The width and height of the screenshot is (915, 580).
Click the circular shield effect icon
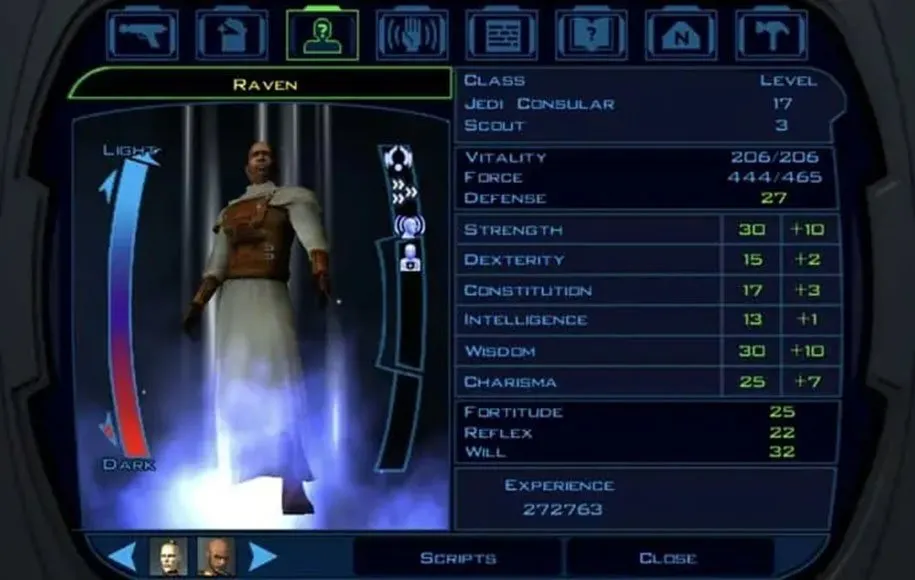coord(399,156)
